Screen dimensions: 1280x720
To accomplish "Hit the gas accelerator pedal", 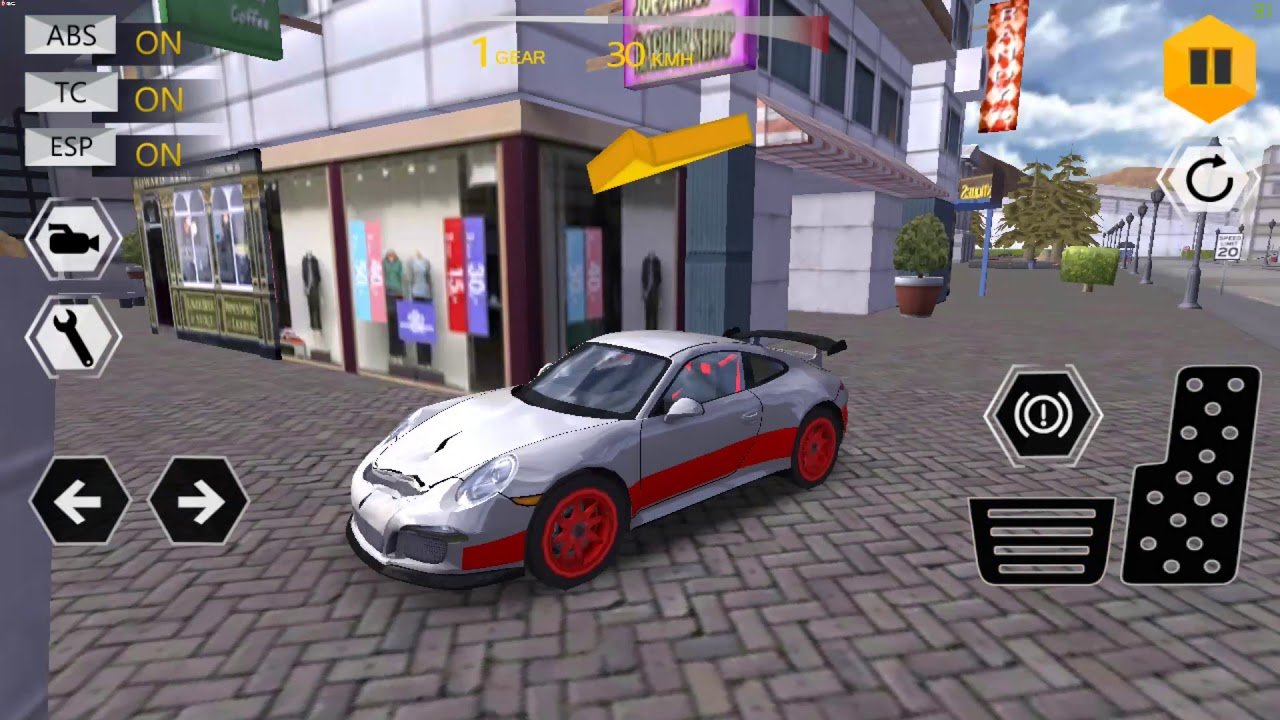I will tap(1192, 476).
